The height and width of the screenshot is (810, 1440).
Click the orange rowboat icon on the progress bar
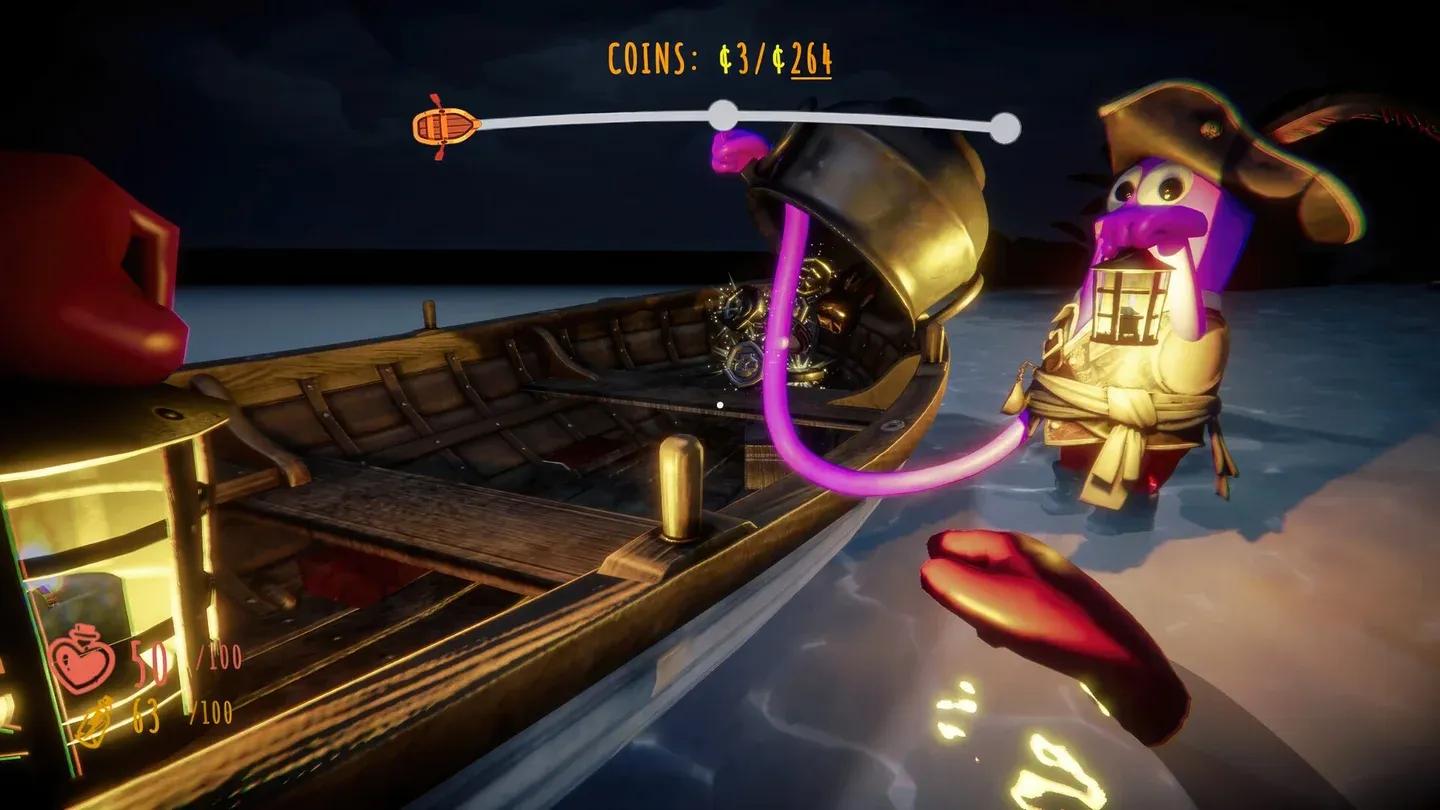(445, 124)
